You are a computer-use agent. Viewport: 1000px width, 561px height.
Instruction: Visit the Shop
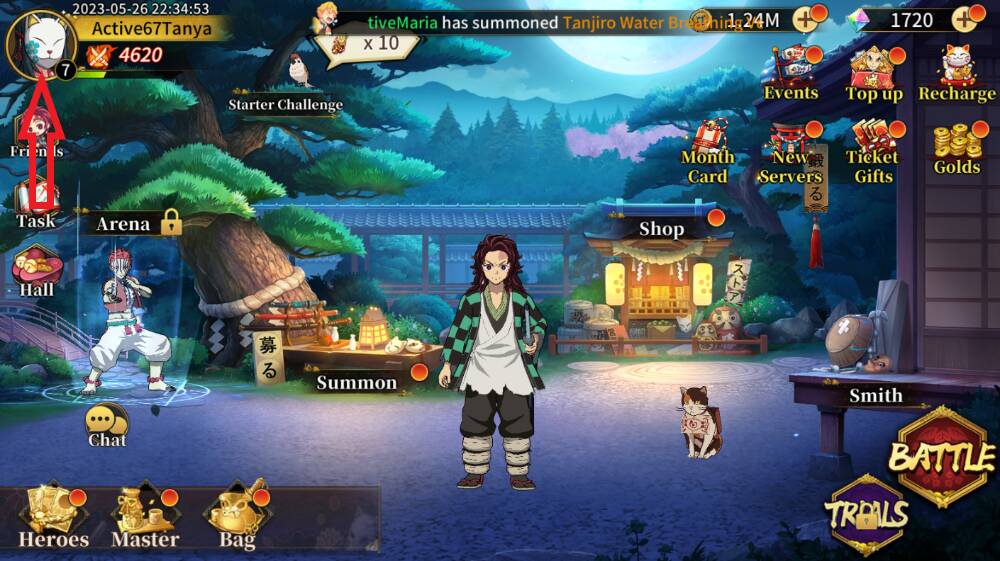point(661,229)
